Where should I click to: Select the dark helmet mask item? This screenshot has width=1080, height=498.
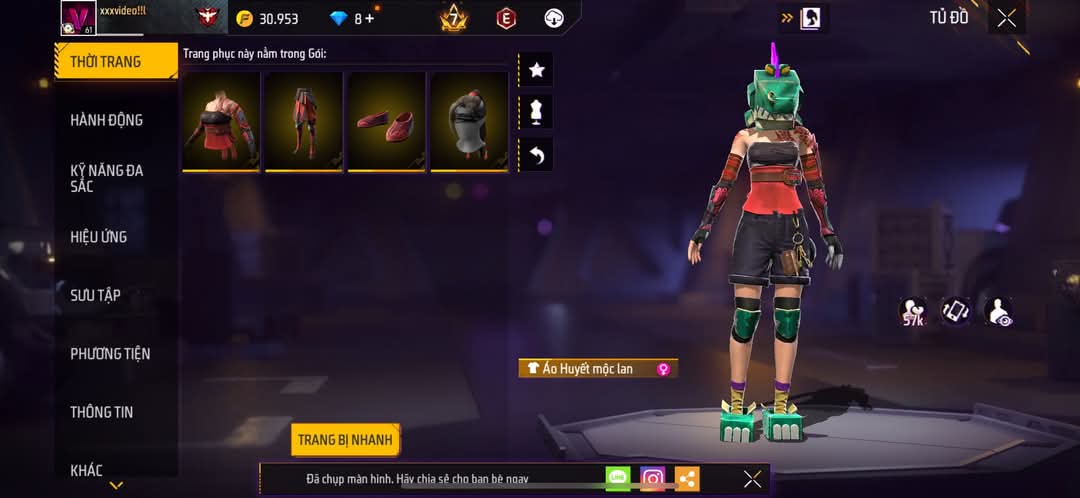point(468,121)
